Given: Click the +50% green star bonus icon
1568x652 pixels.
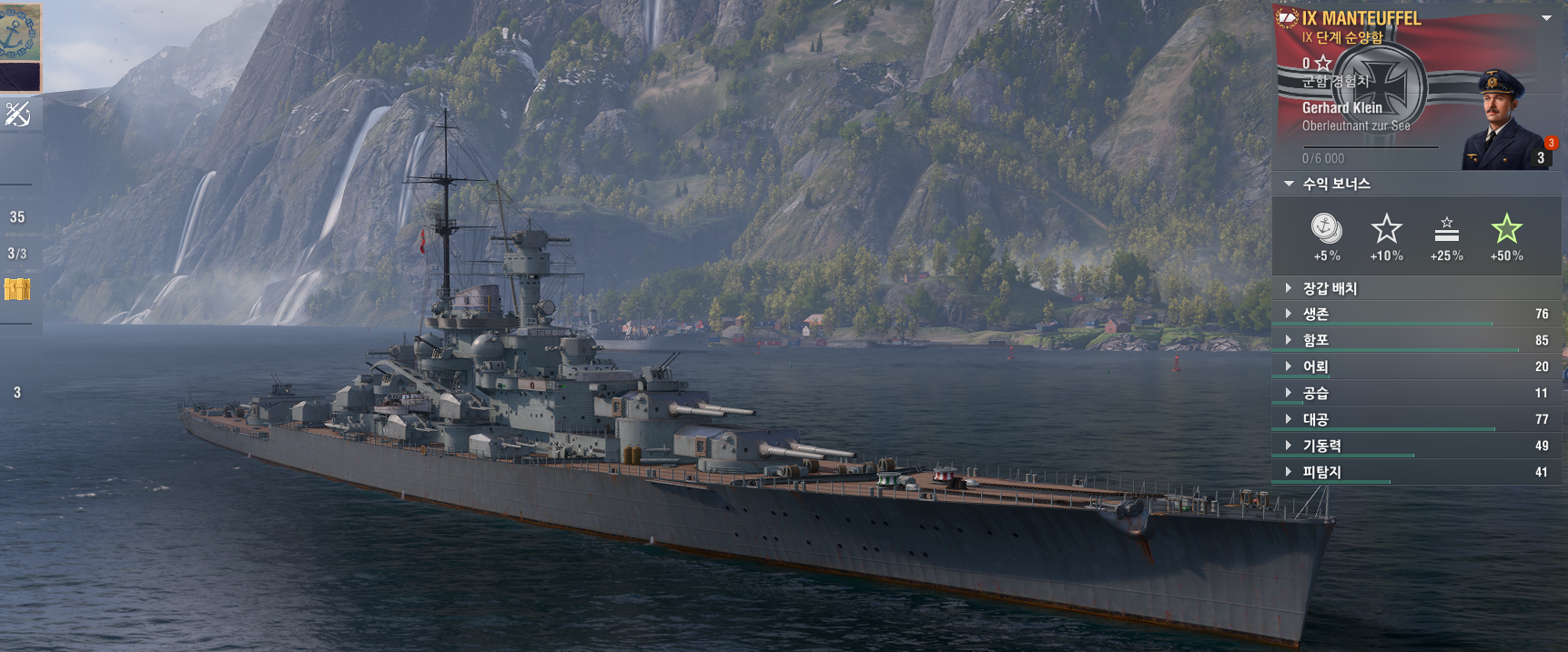Looking at the screenshot, I should (x=1506, y=229).
